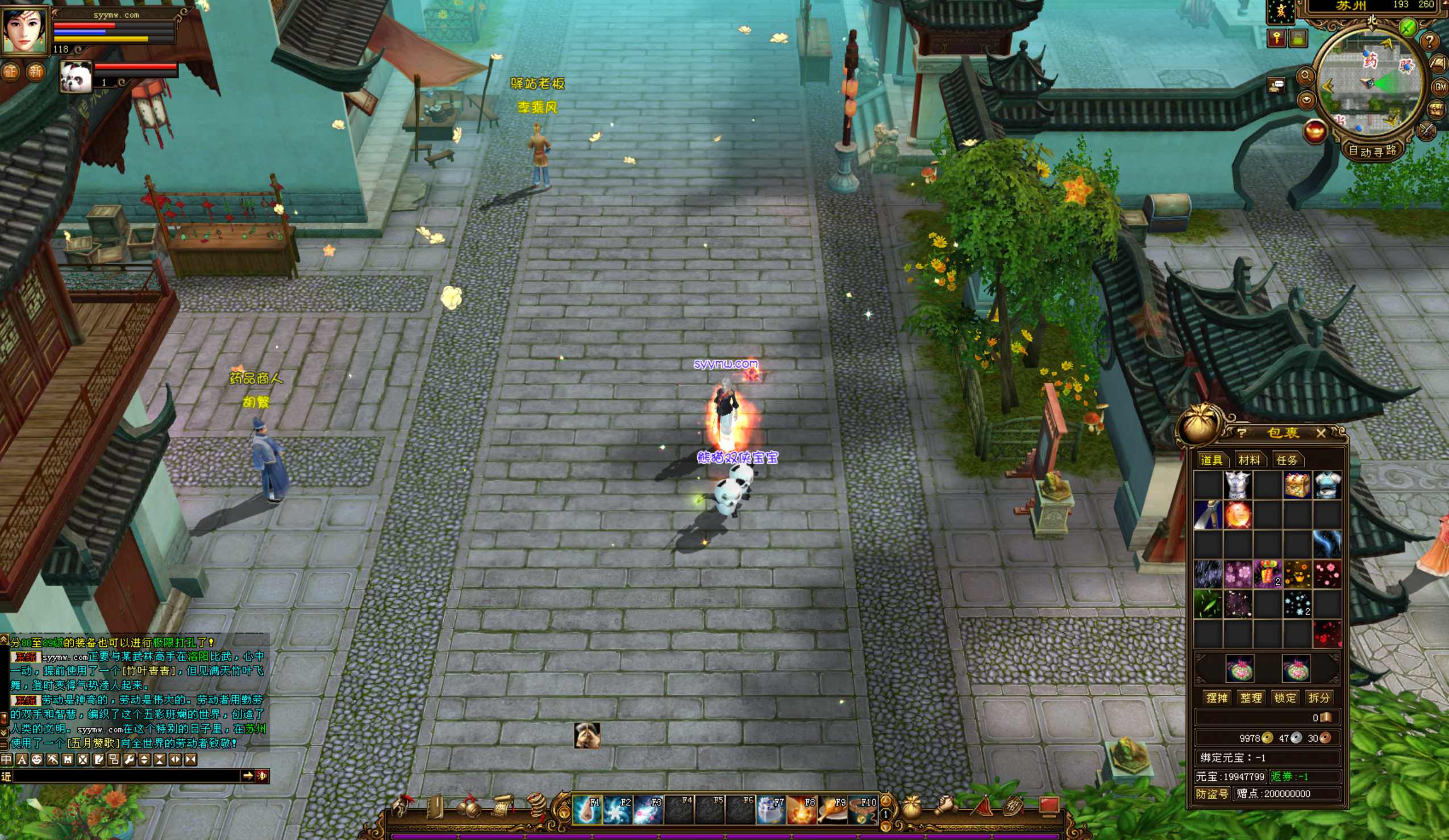Image resolution: width=1449 pixels, height=840 pixels.
Task: Open the 防盗号 anti-theft button
Action: 1211,794
